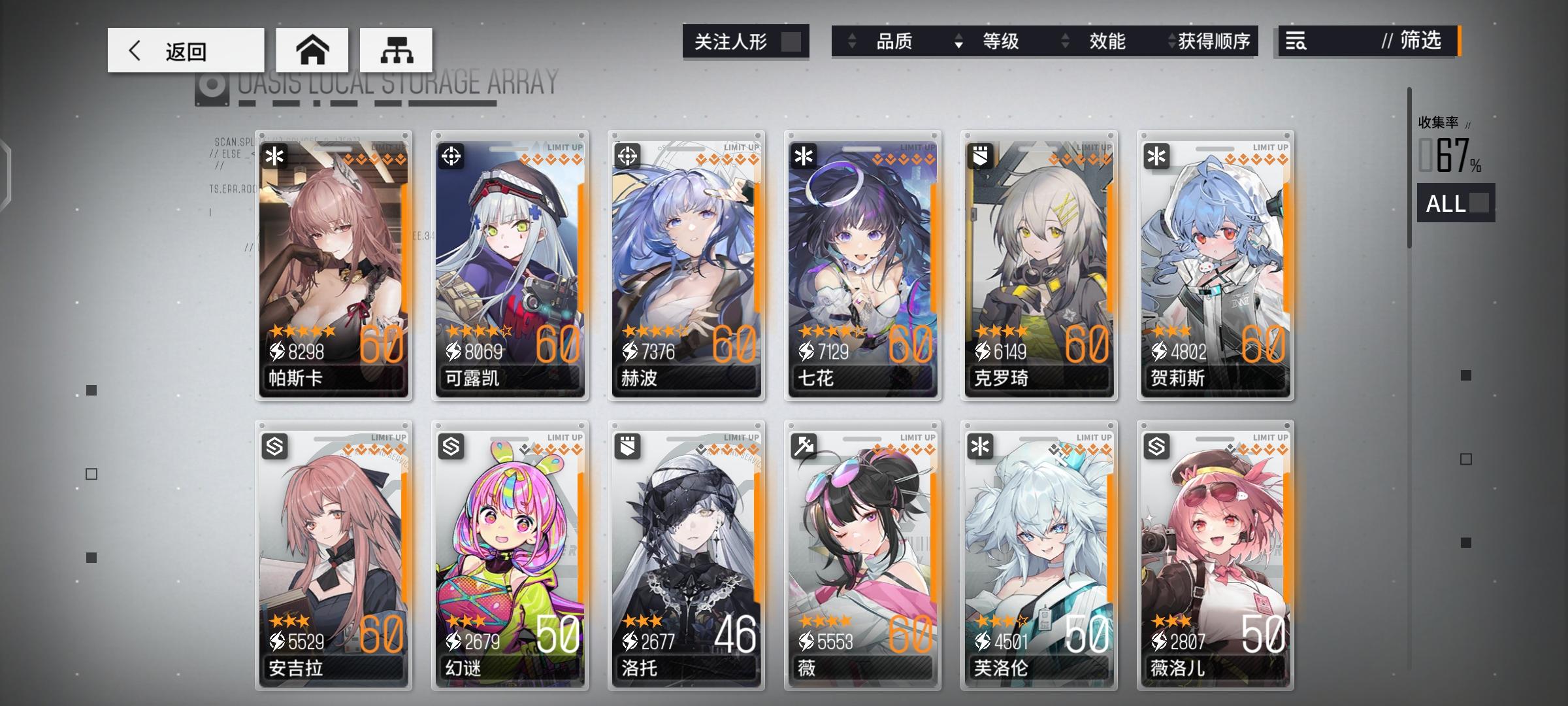Screen dimensions: 1568x706
Task: Select the 品质 sorting option
Action: 894,41
